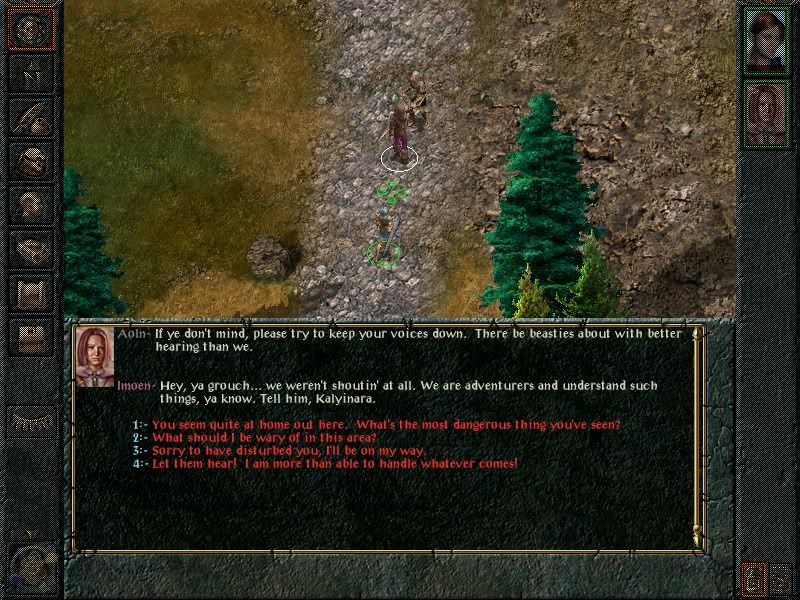Viewport: 800px width, 600px height.
Task: Click the game clock dial
Action: tap(32, 569)
